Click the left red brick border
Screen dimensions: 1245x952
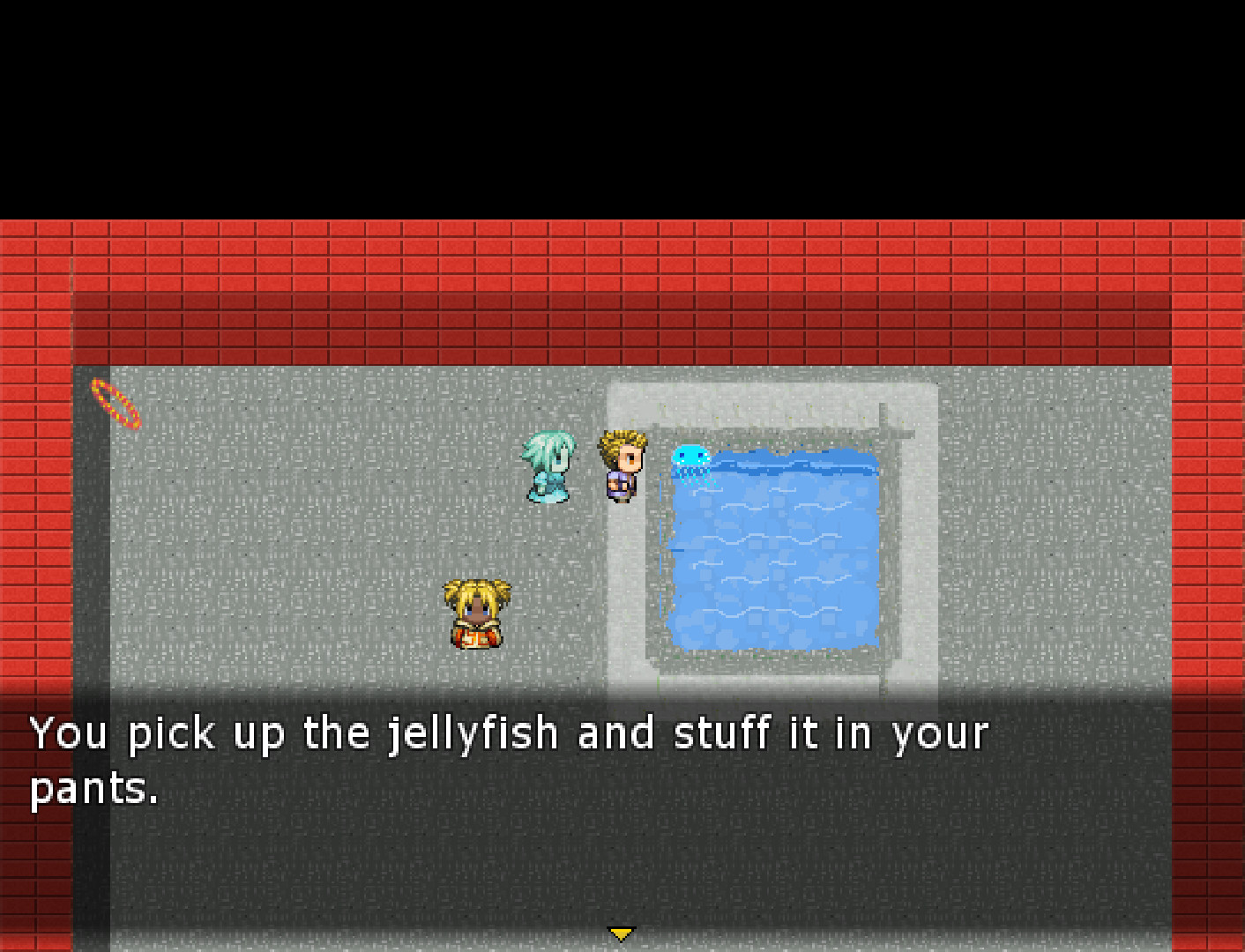(35, 529)
